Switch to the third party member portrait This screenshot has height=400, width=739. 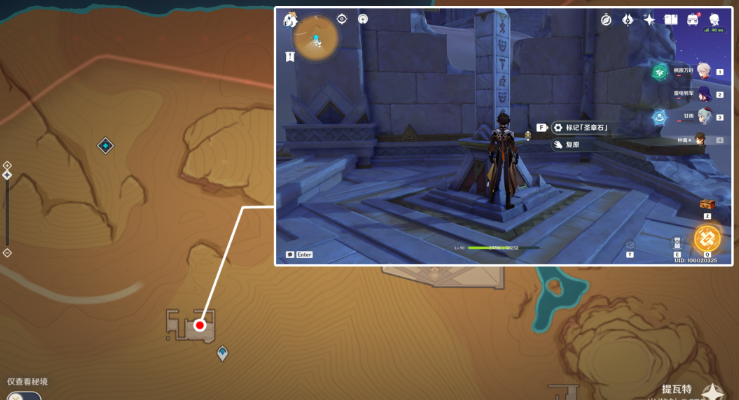point(704,116)
